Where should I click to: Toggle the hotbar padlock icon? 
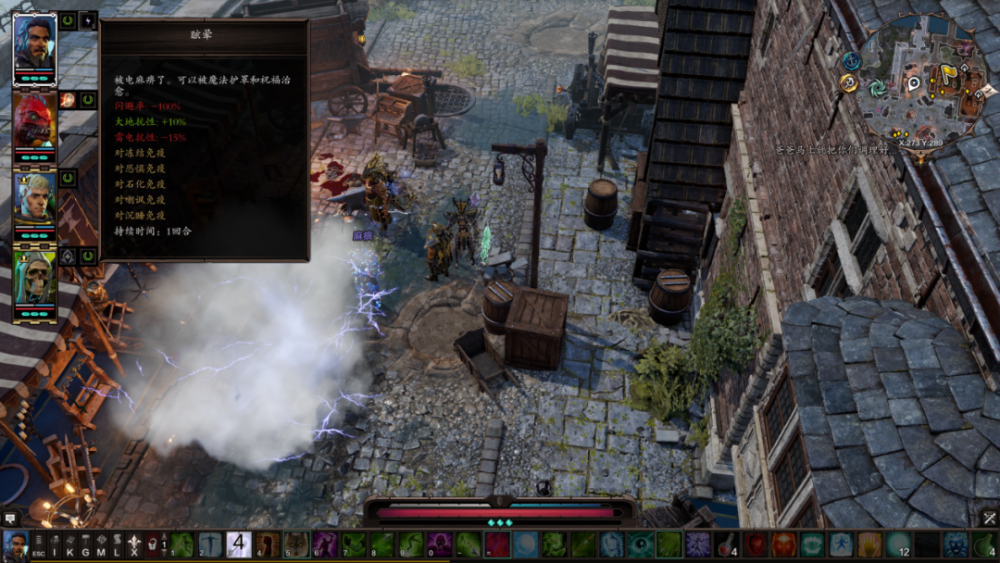tap(151, 545)
